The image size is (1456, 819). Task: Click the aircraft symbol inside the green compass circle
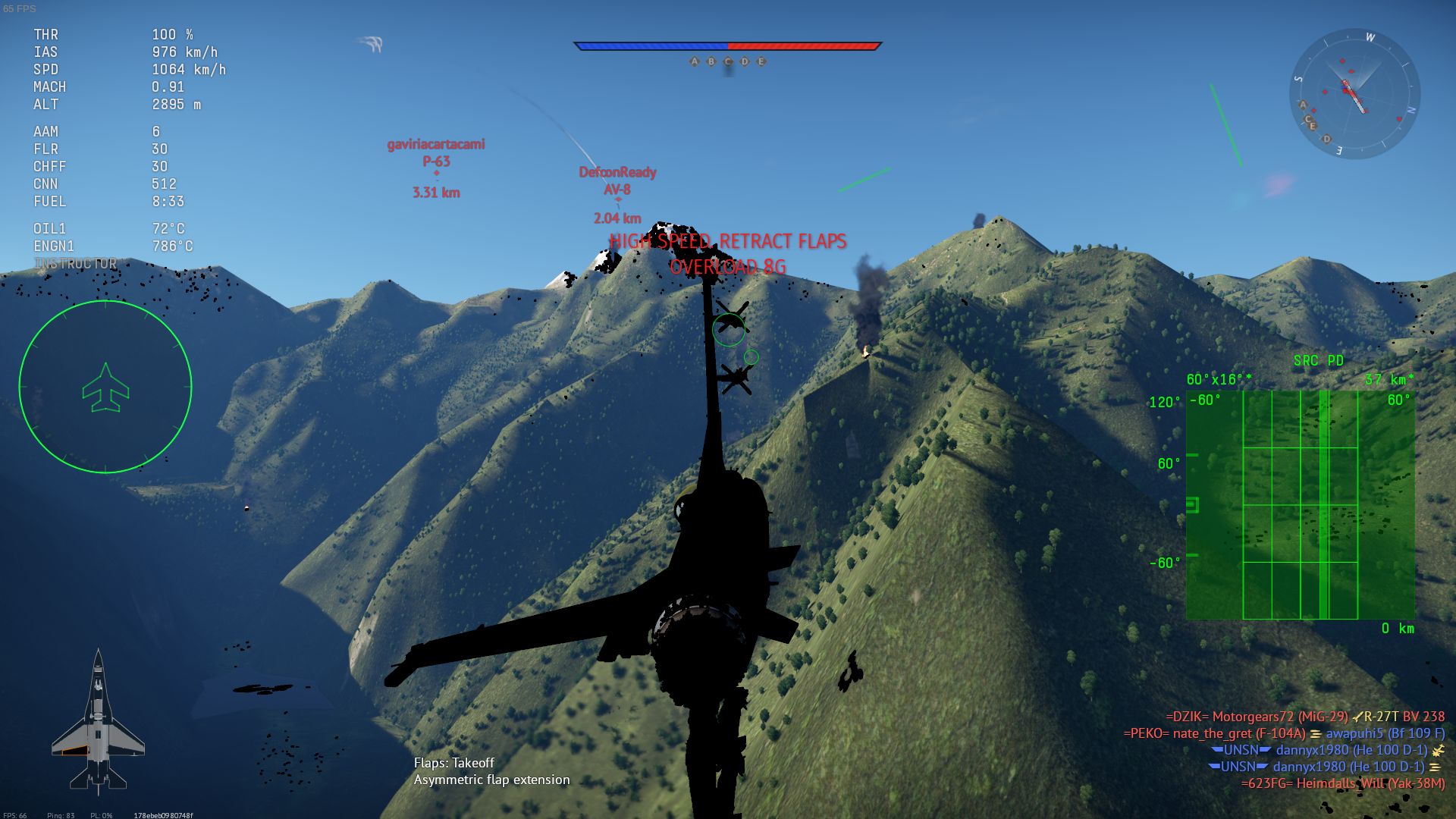click(x=106, y=388)
